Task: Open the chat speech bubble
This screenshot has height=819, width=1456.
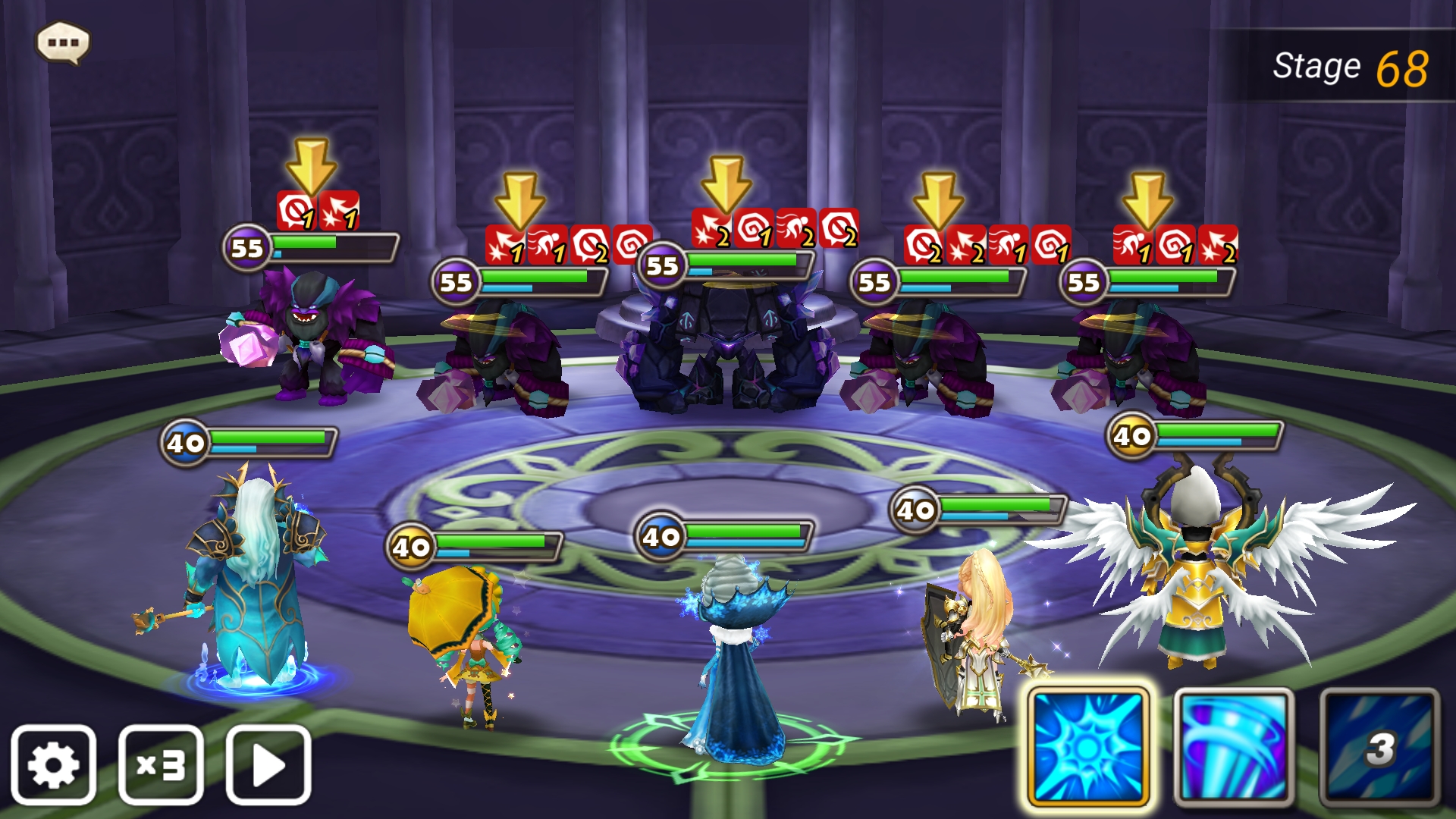Action: point(64,42)
